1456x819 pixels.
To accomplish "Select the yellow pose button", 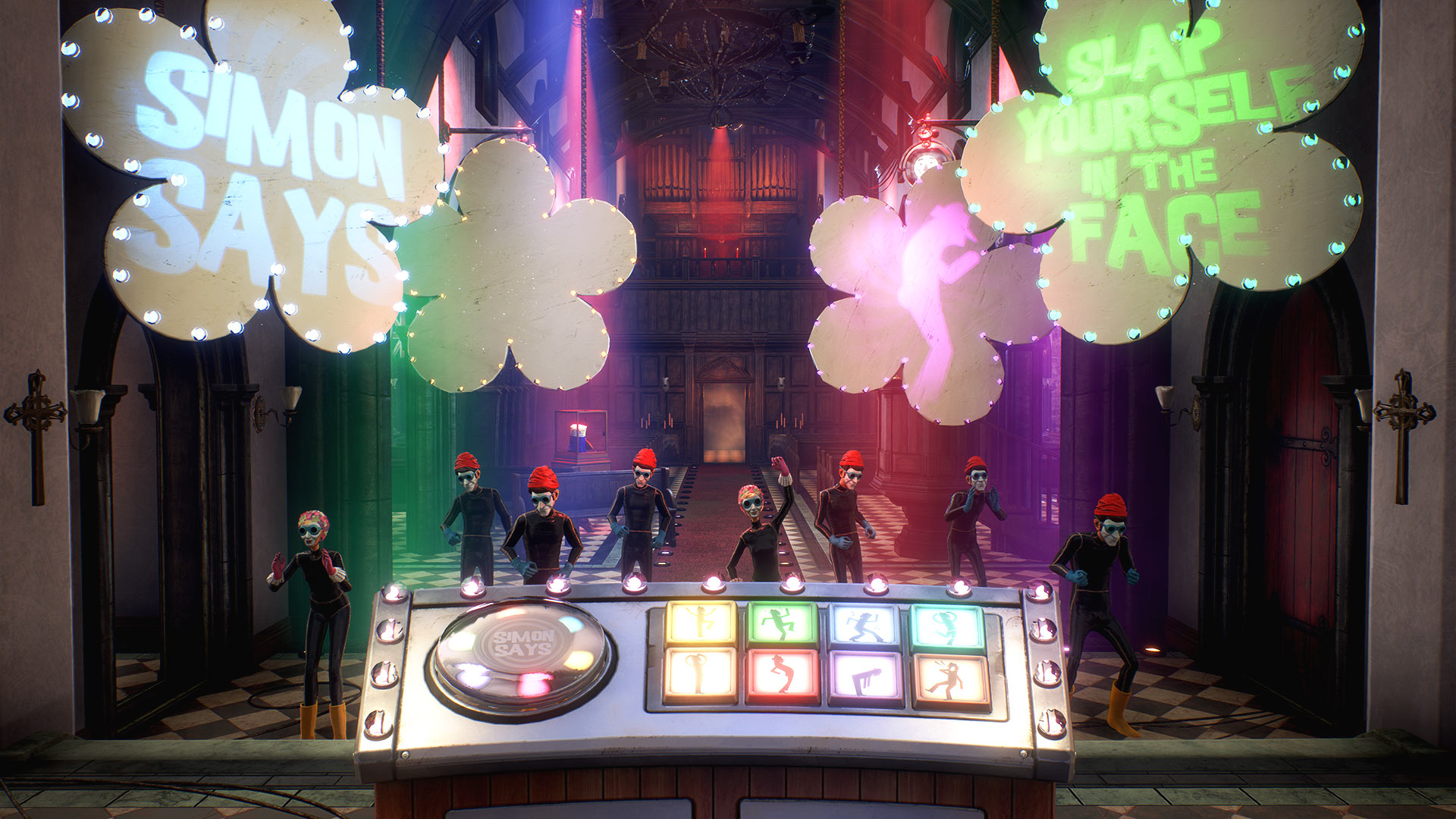I will 701,623.
